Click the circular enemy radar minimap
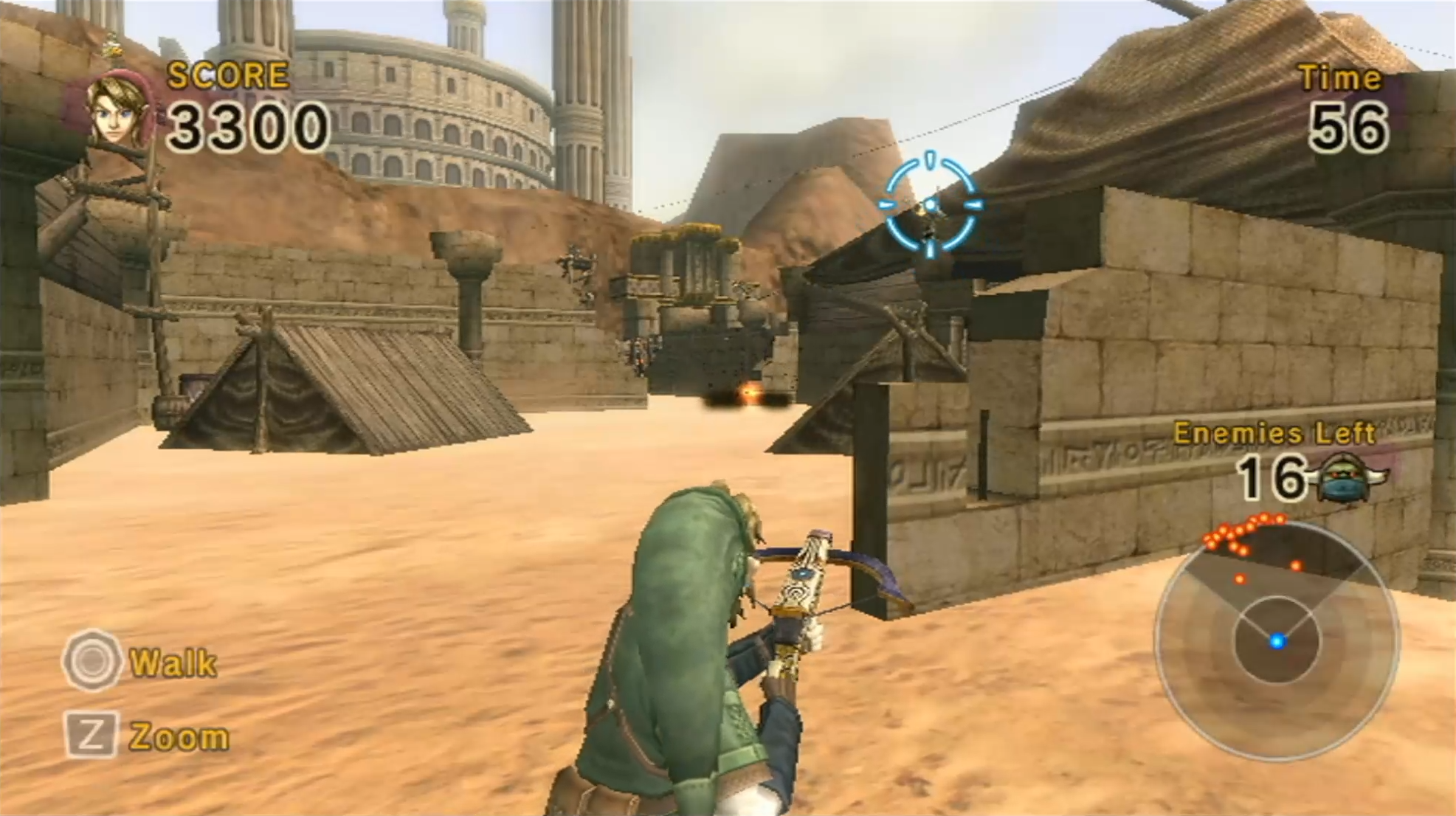Screen dimensions: 1456x816 pos(1277,640)
